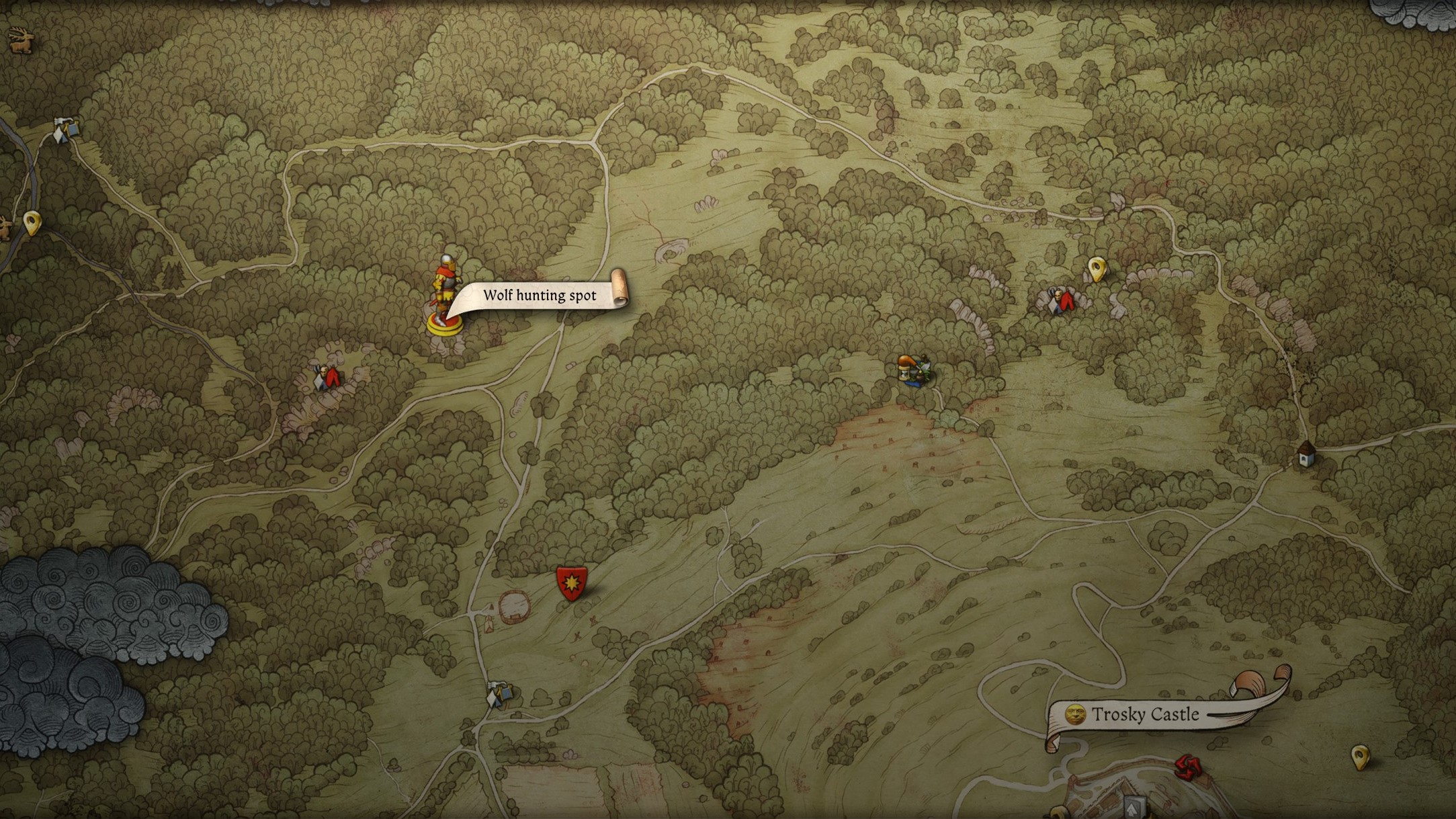Open the alchemy bench map marker

(x=912, y=370)
